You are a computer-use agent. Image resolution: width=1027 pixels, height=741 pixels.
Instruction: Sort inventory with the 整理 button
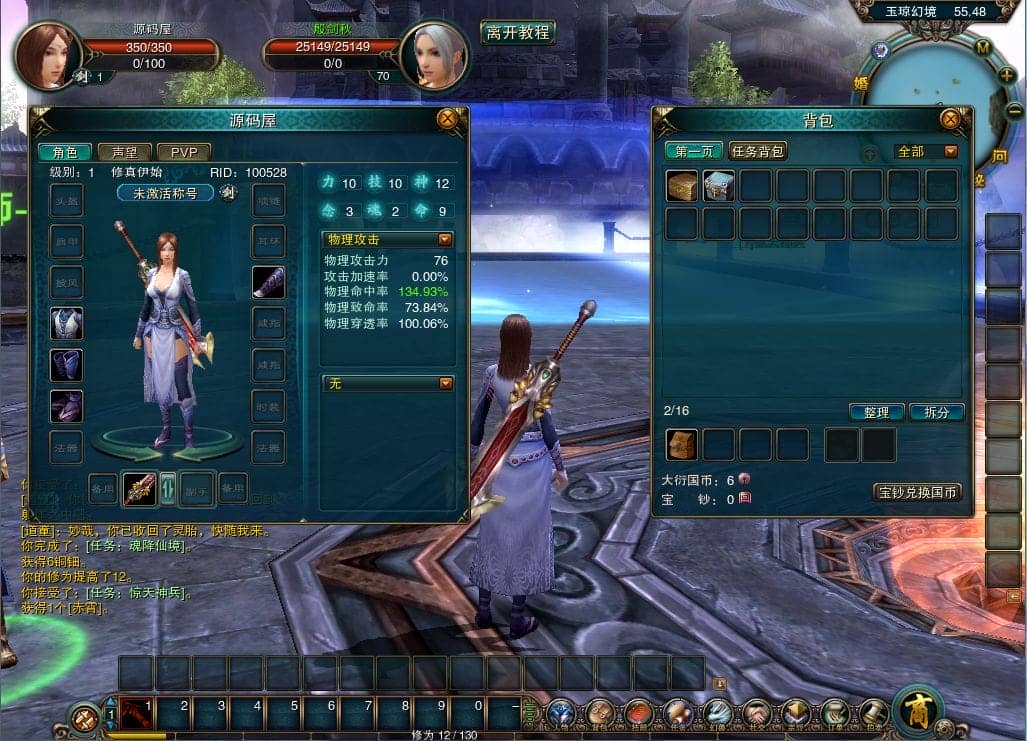[x=877, y=412]
